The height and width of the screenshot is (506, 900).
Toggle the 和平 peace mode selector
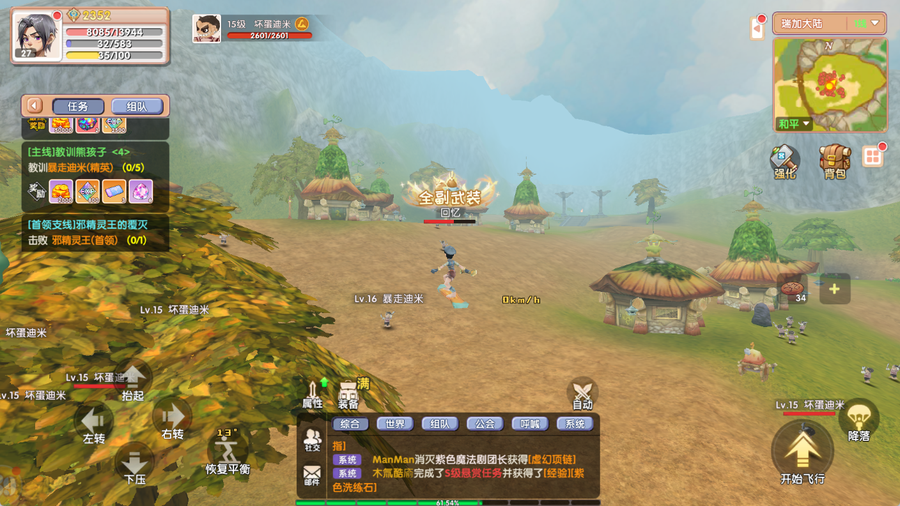(794, 124)
